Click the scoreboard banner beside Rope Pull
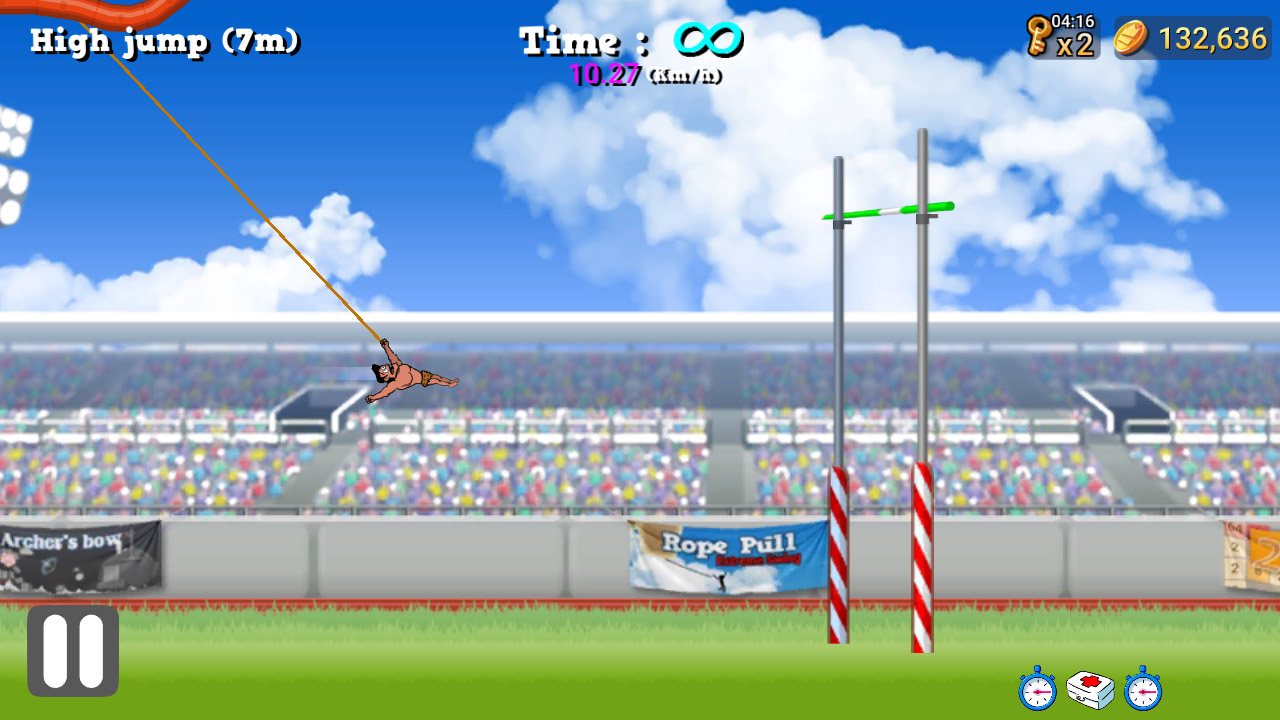The width and height of the screenshot is (1280, 720). point(1250,555)
